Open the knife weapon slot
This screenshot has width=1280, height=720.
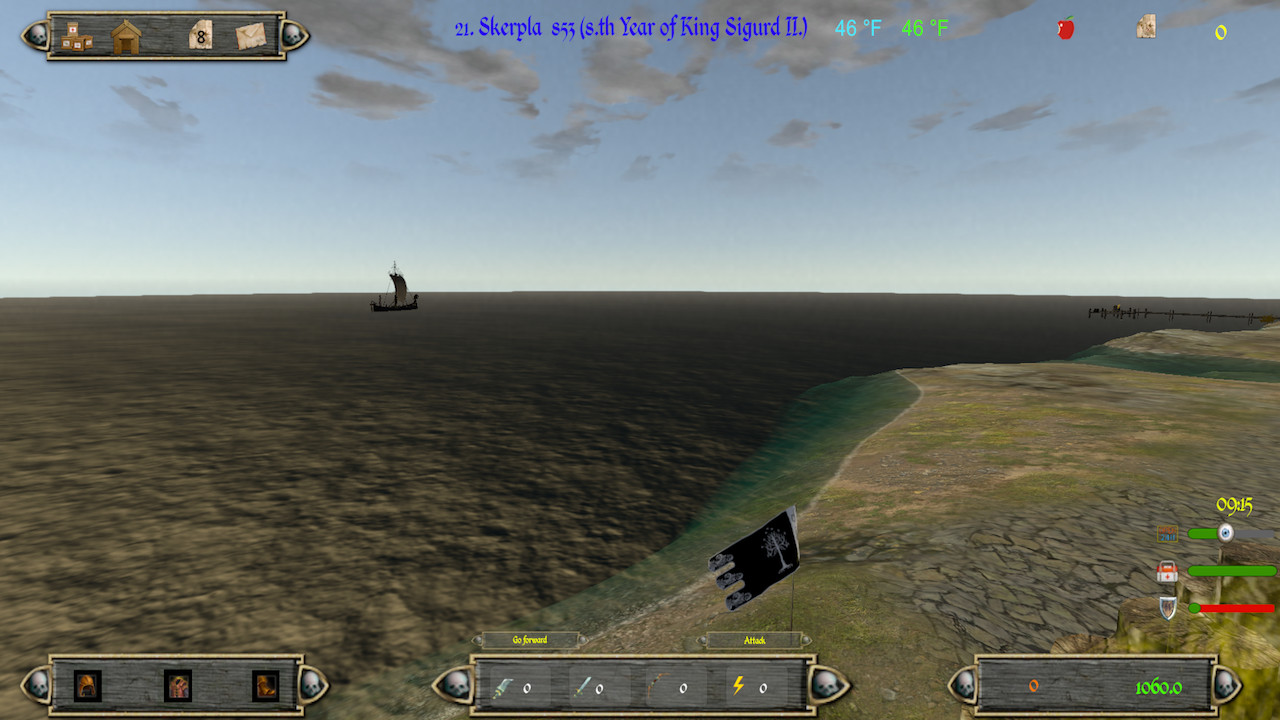(502, 687)
